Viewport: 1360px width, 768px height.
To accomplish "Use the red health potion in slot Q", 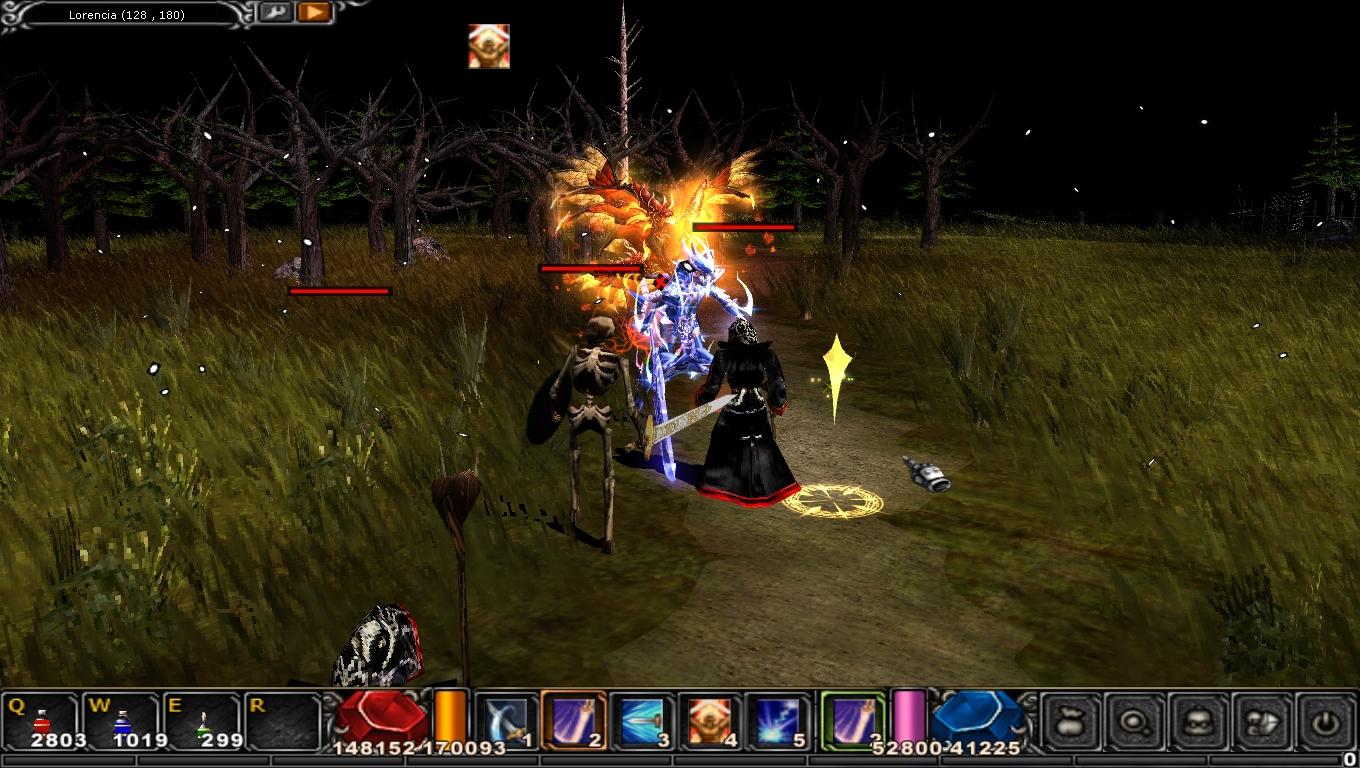I will [x=42, y=719].
